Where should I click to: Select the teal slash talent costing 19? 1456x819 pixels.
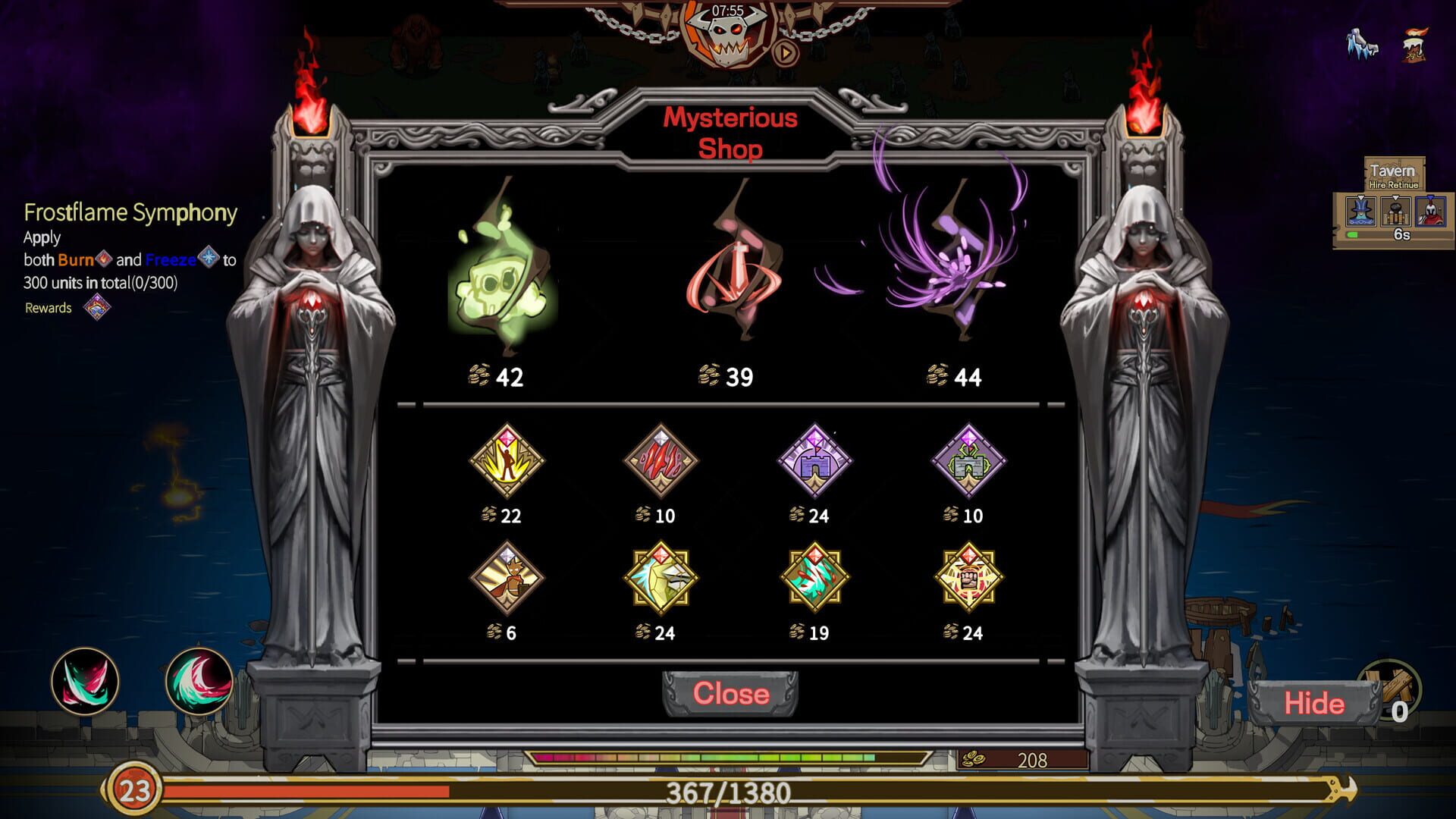[816, 578]
